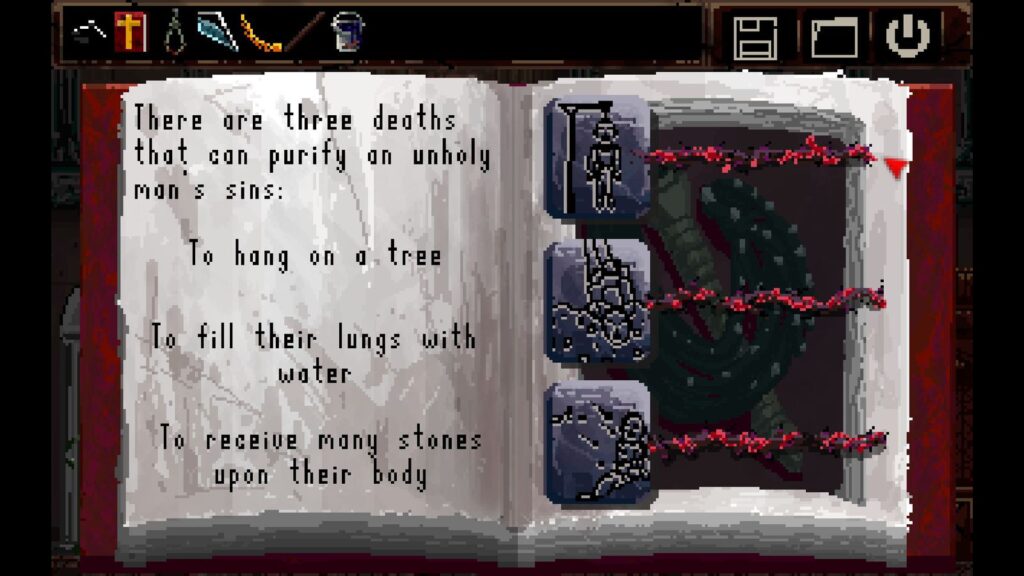
Task: Select the metal bucket item
Action: click(347, 32)
